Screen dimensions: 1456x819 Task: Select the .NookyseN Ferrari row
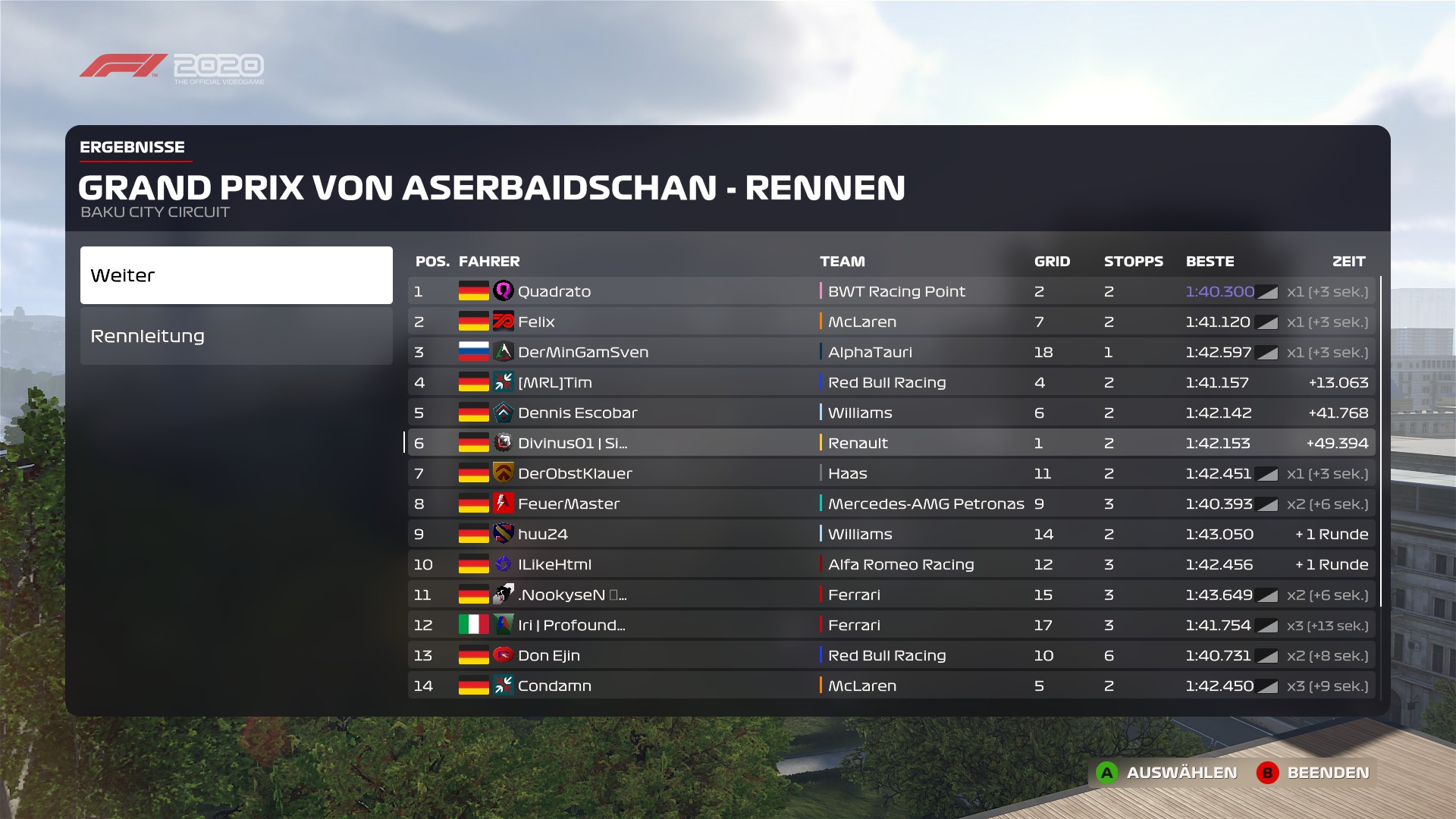pyautogui.click(x=891, y=595)
